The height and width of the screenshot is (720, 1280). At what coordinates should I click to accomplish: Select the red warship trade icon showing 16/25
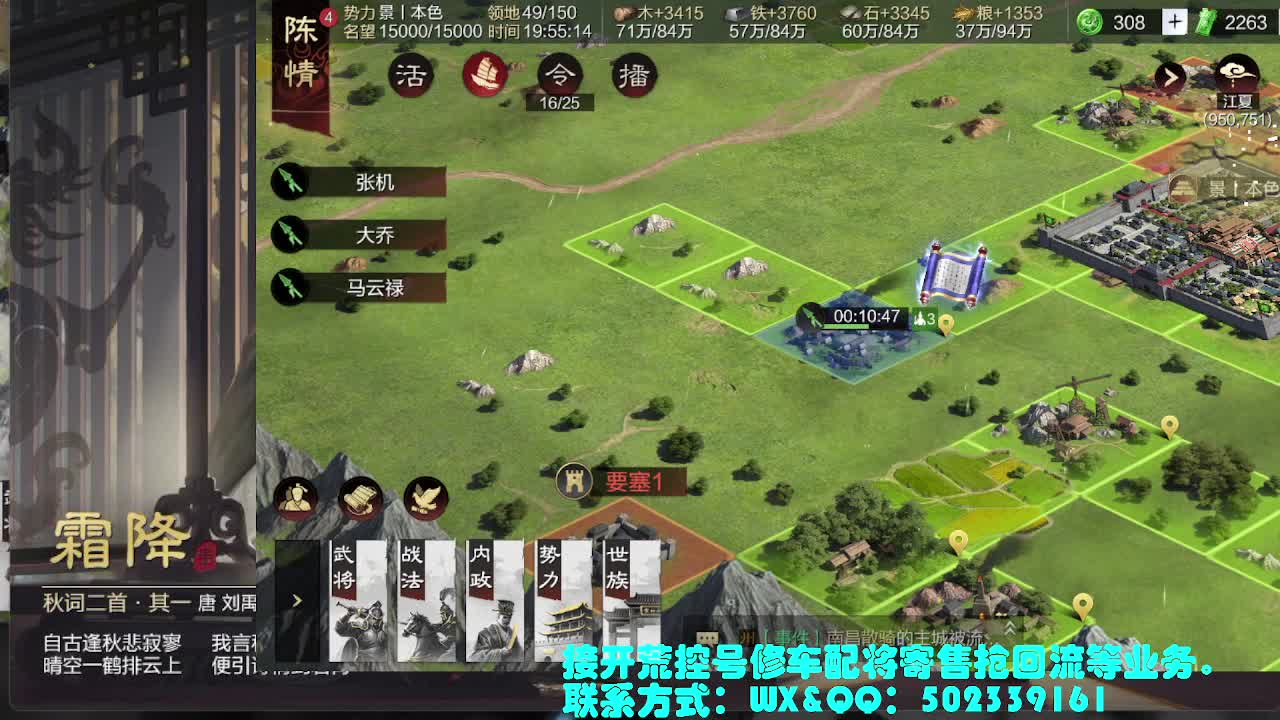(x=486, y=72)
